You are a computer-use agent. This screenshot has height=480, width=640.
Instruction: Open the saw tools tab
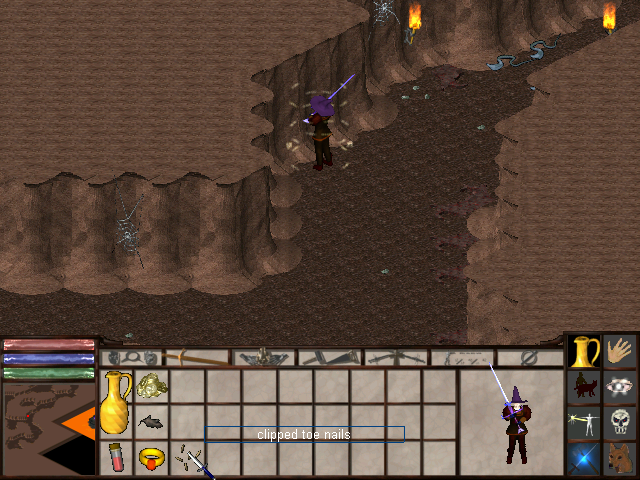tap(330, 357)
